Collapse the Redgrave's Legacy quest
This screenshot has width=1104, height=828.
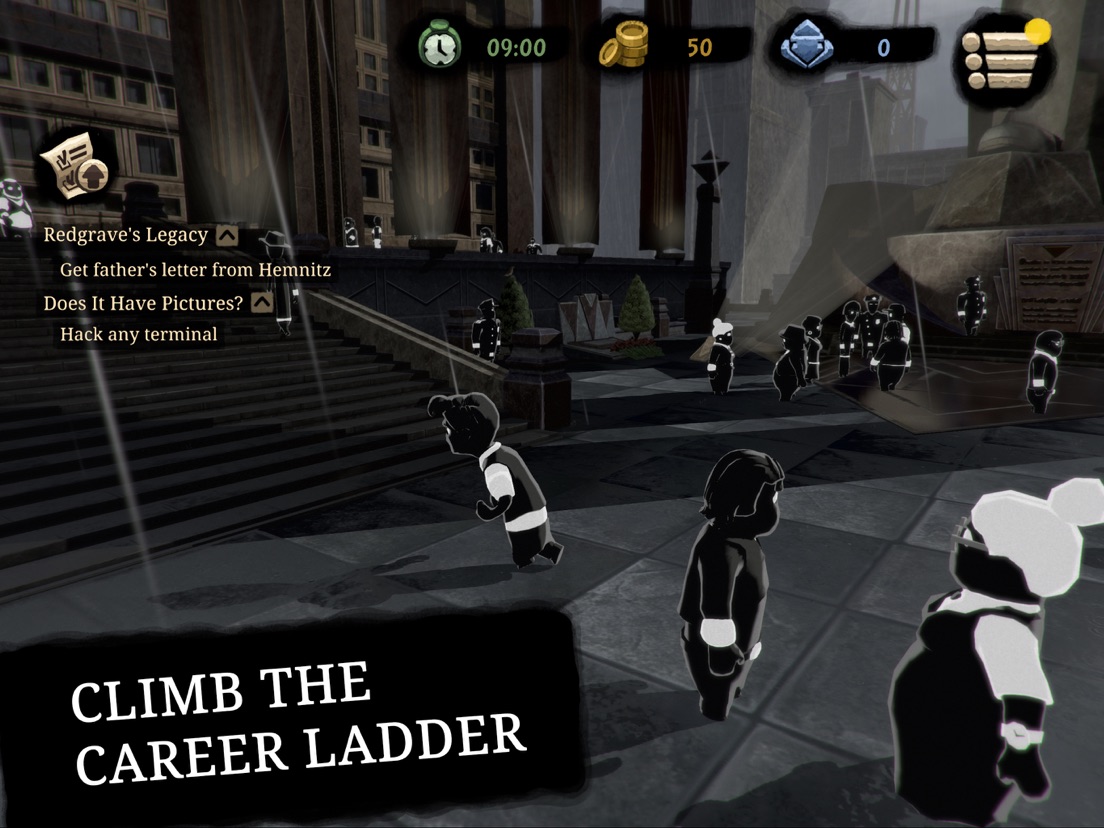click(x=227, y=236)
